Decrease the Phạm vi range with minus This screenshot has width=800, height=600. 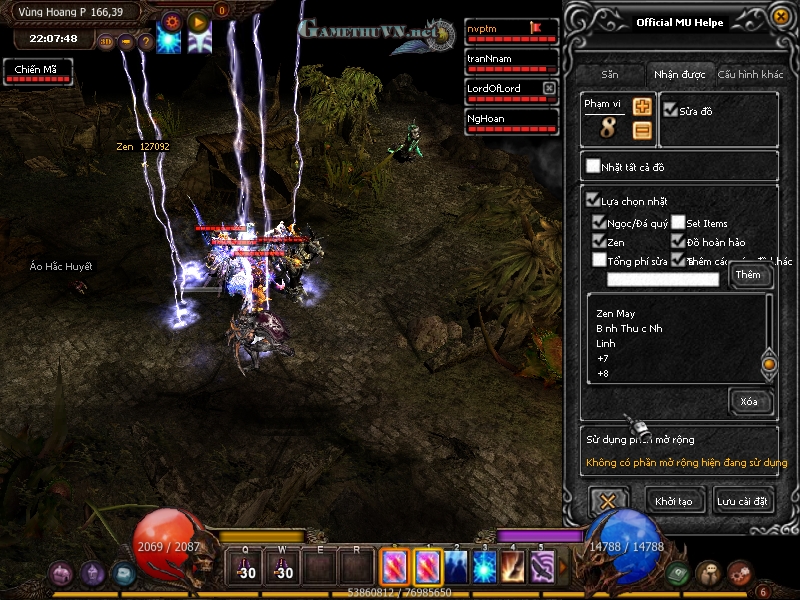[643, 130]
